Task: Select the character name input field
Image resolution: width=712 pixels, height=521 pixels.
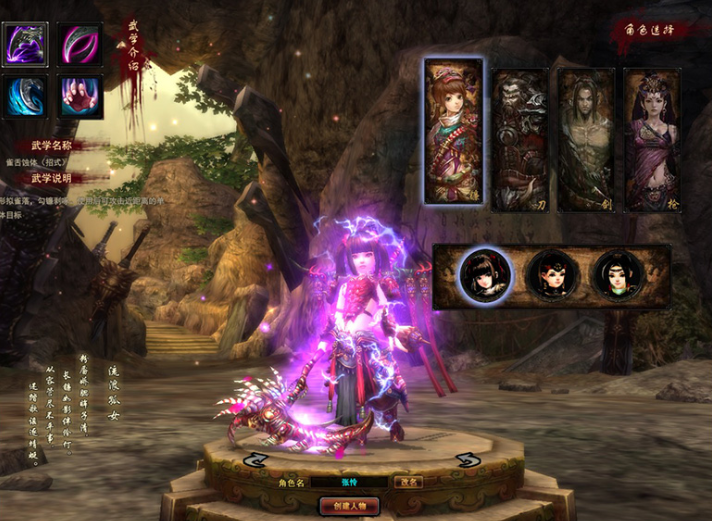Action: pos(348,483)
